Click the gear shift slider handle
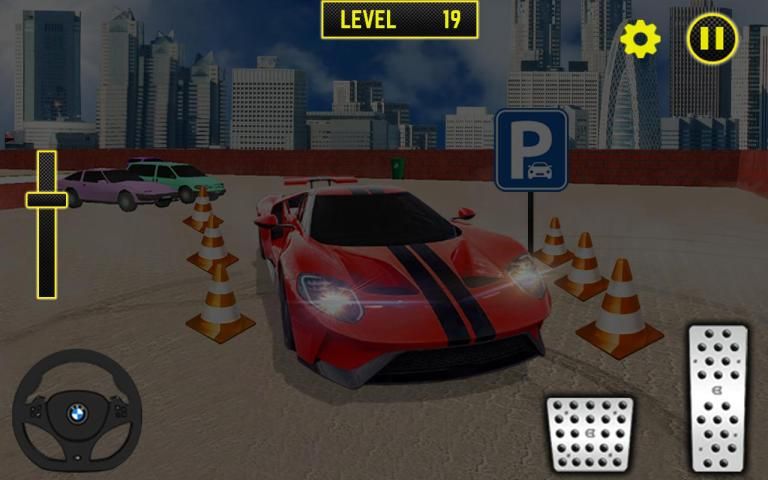Viewport: 768px width, 480px height. pos(46,200)
